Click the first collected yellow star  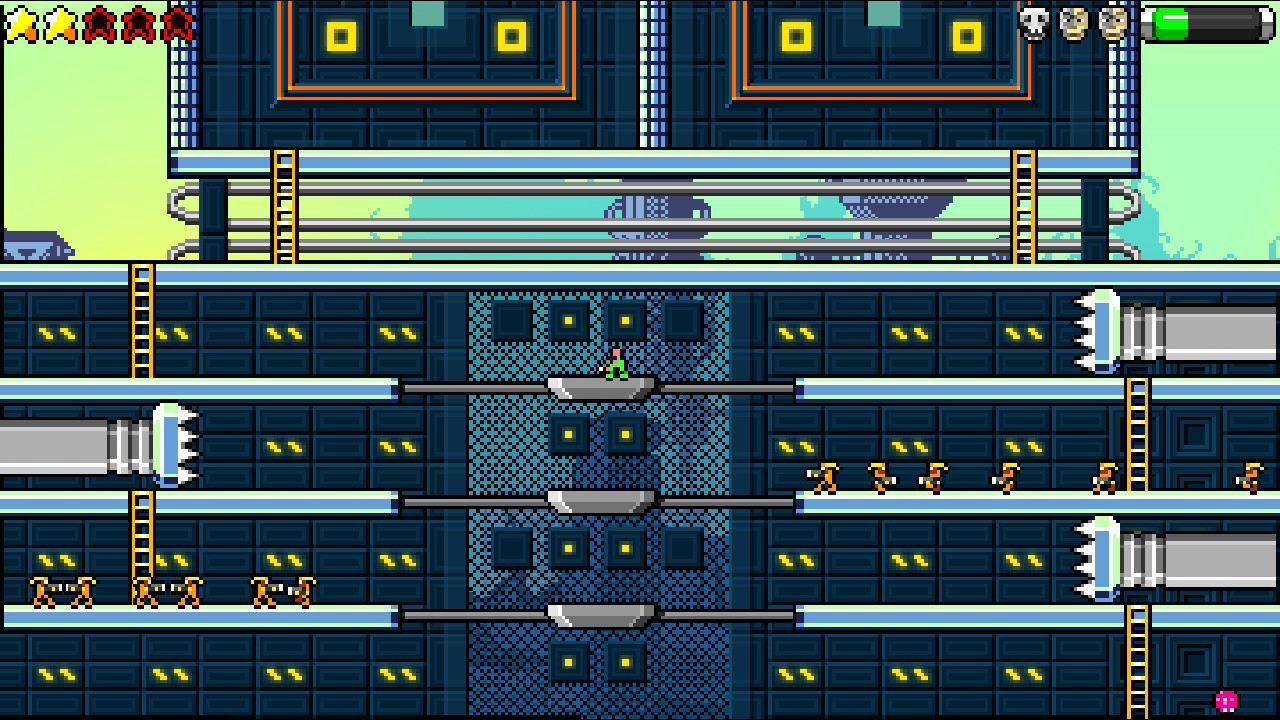tap(22, 25)
